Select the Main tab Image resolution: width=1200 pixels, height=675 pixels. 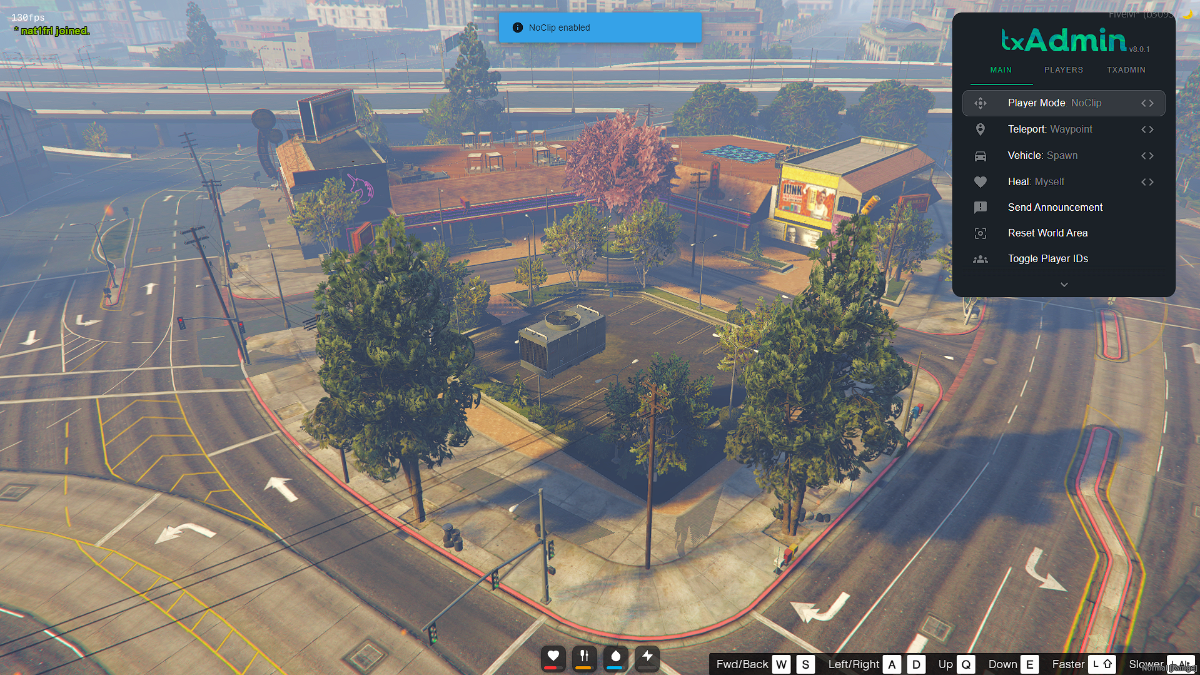click(1001, 70)
